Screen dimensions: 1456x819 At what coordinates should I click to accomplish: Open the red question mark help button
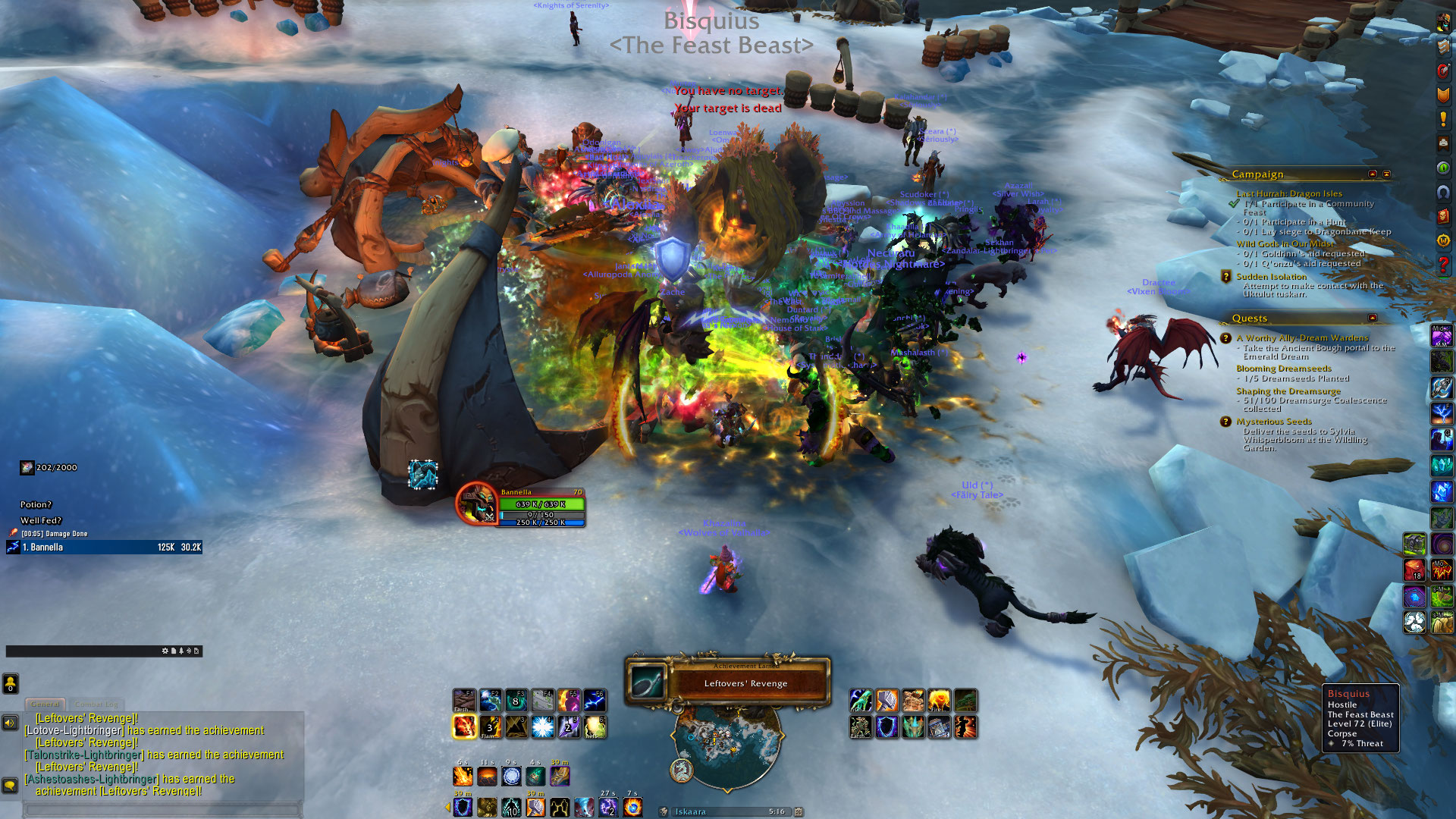(1443, 265)
